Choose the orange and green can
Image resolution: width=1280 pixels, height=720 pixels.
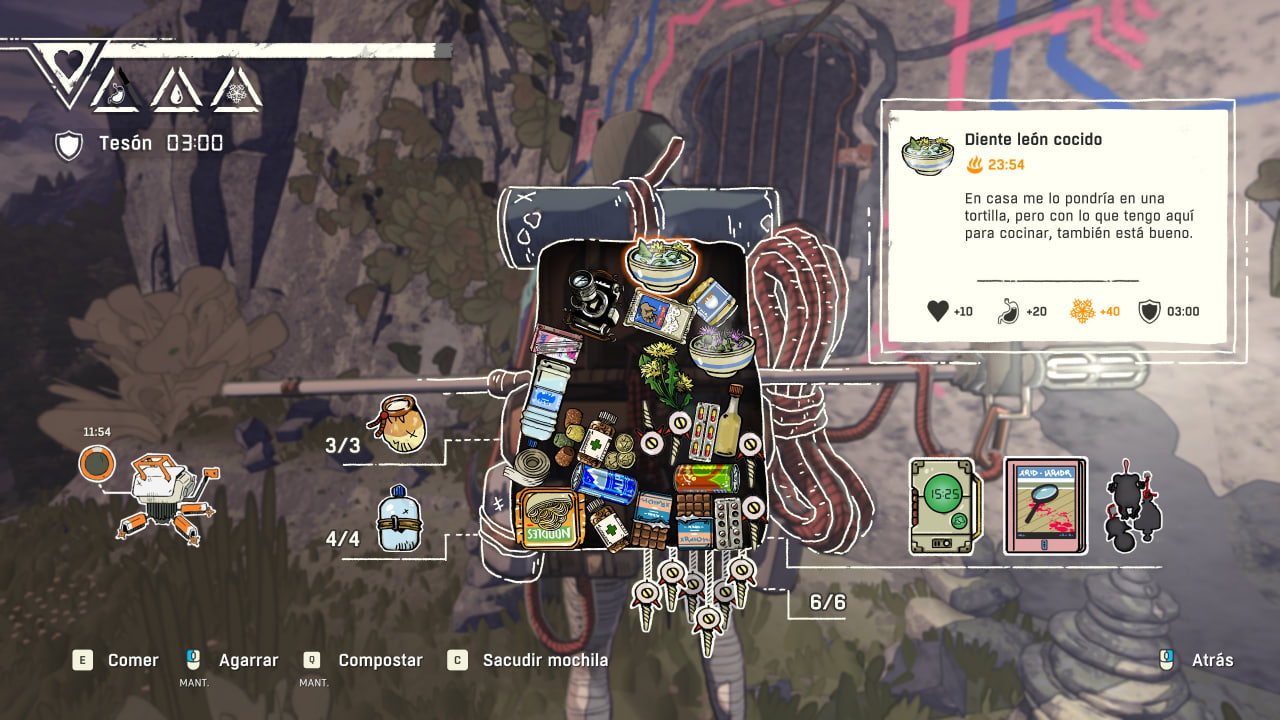(707, 477)
